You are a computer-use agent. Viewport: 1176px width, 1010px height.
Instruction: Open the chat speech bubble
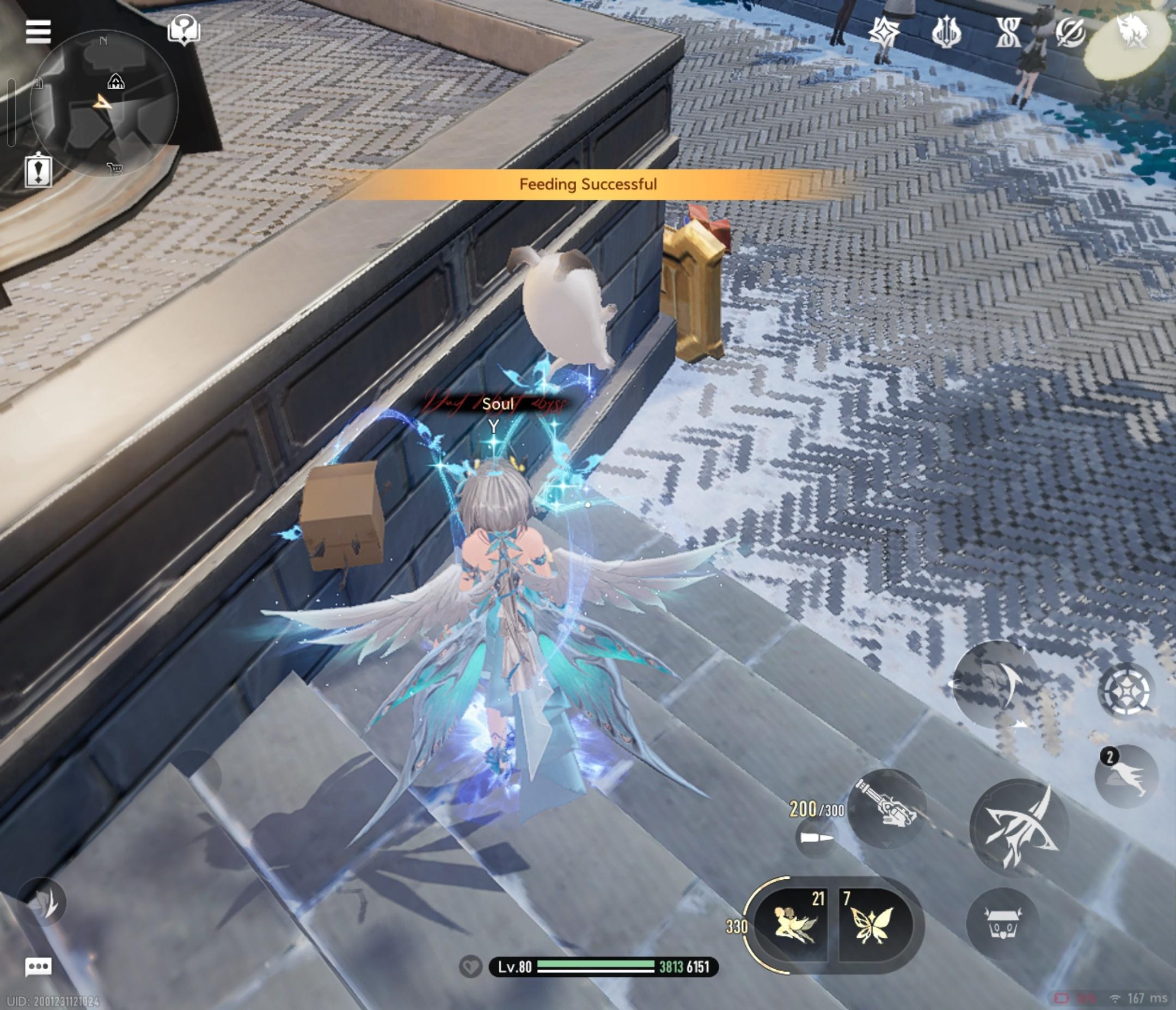point(38,968)
